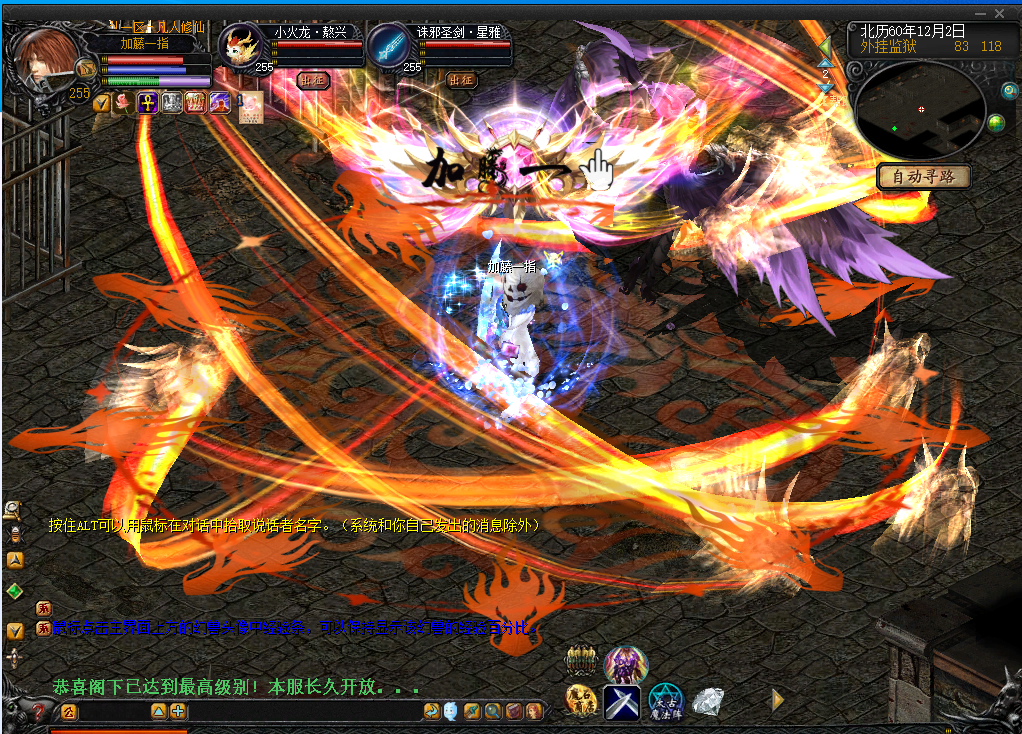Expand the skill bar with the gold arrow
This screenshot has height=734, width=1022.
pos(777,700)
